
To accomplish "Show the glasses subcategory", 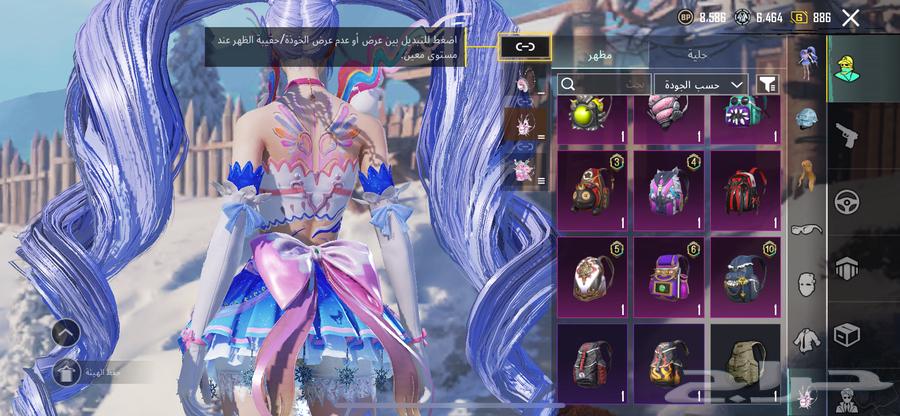I will (807, 229).
